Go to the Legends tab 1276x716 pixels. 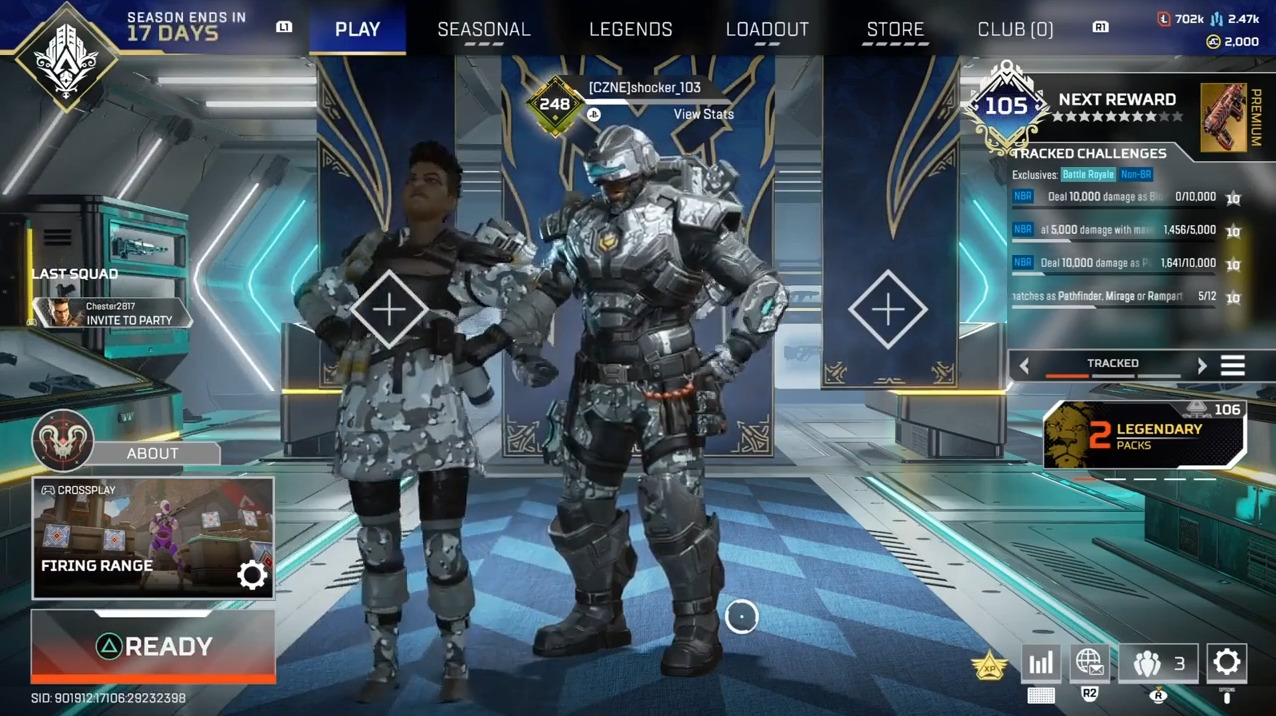click(x=630, y=29)
